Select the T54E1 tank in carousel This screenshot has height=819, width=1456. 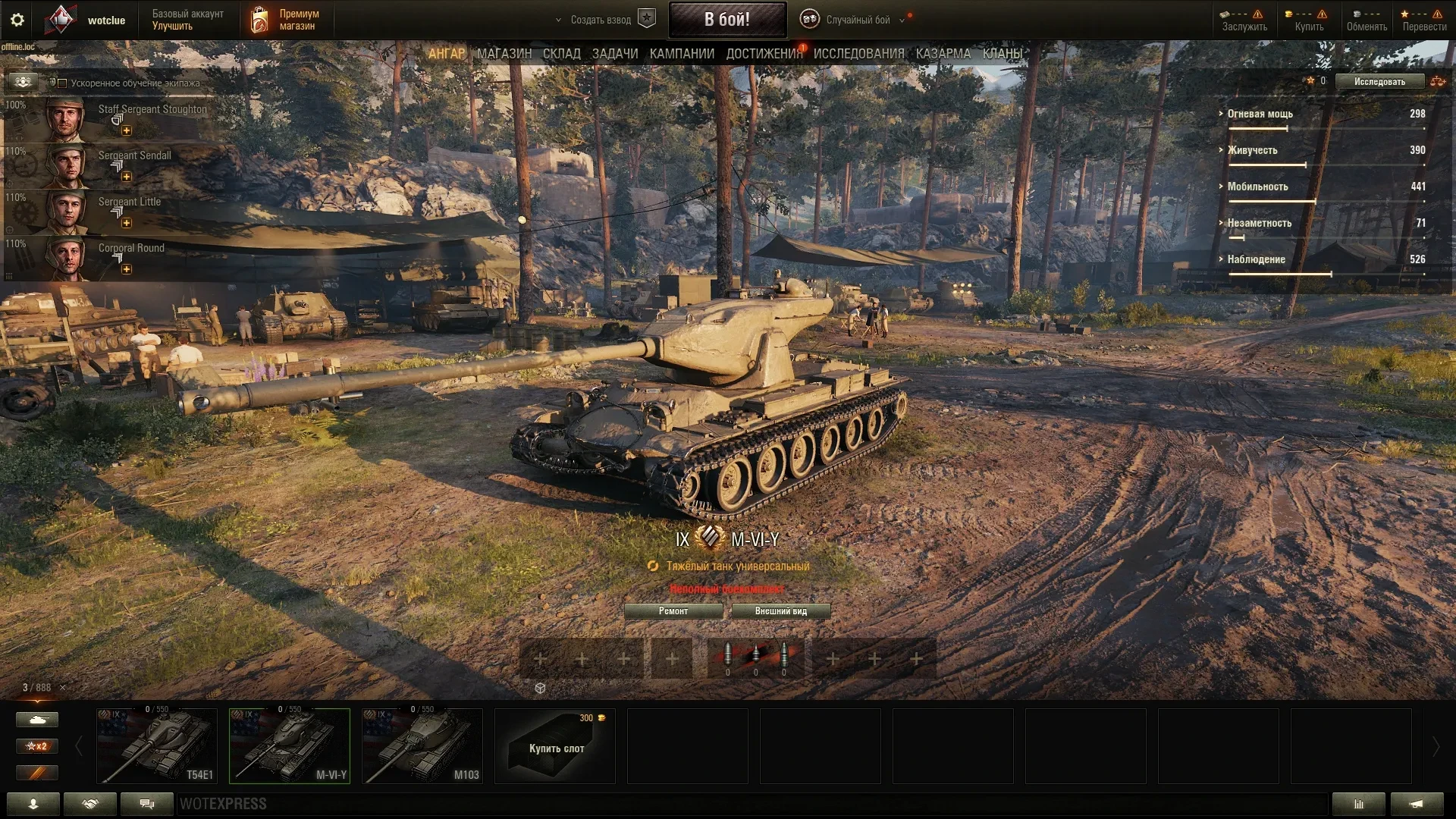pos(157,746)
